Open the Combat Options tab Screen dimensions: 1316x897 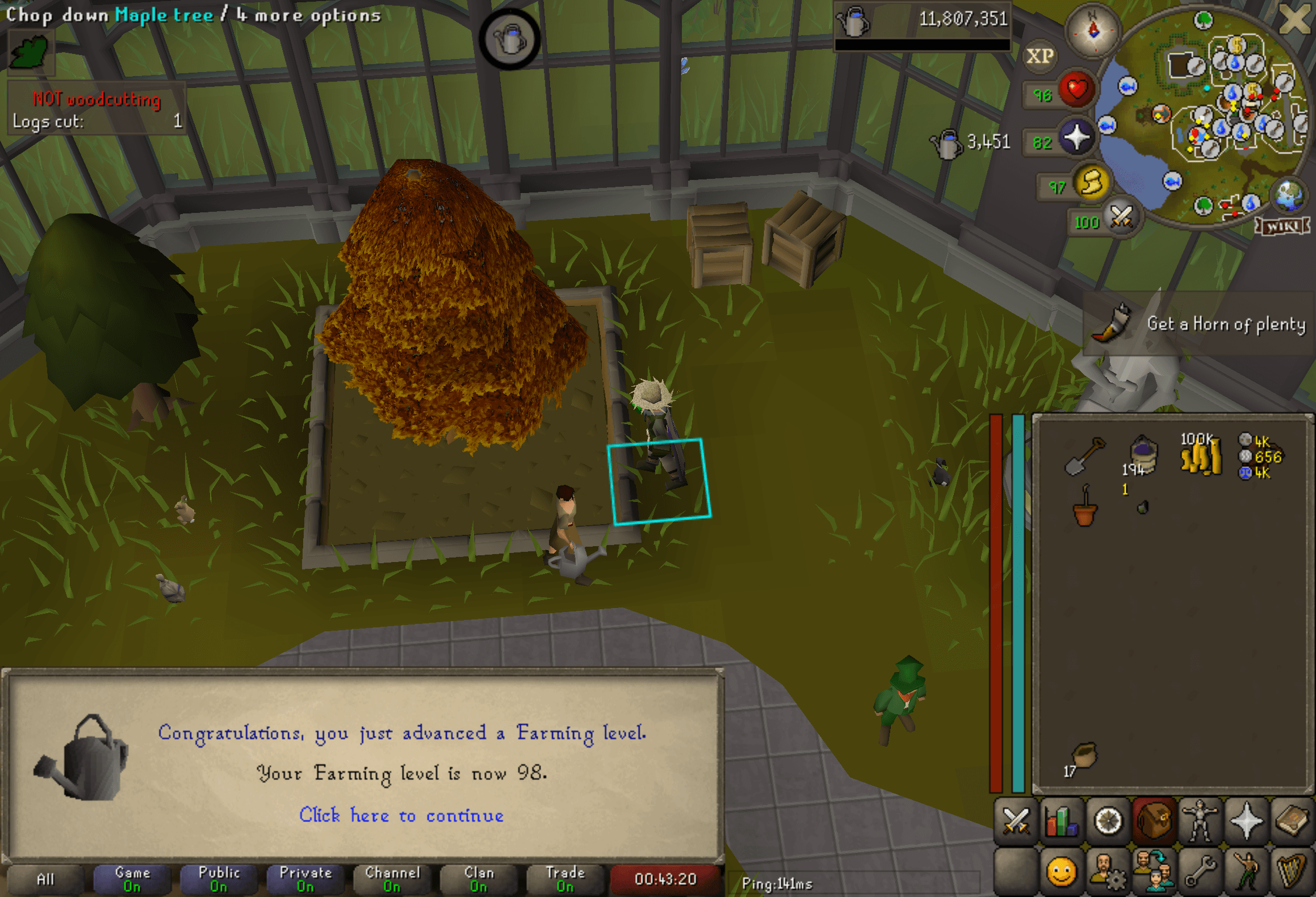[1016, 819]
